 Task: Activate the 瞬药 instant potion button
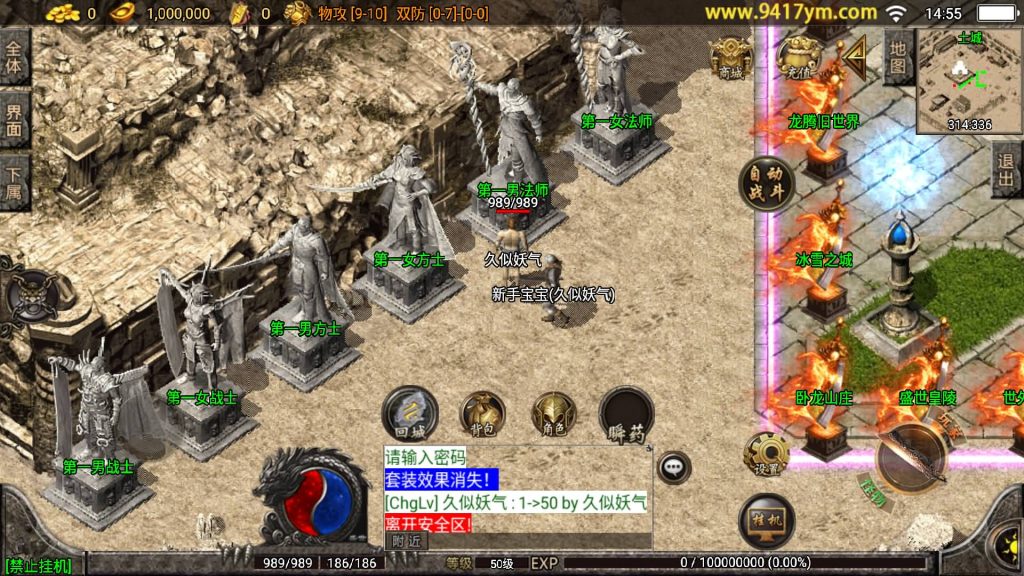tap(626, 414)
